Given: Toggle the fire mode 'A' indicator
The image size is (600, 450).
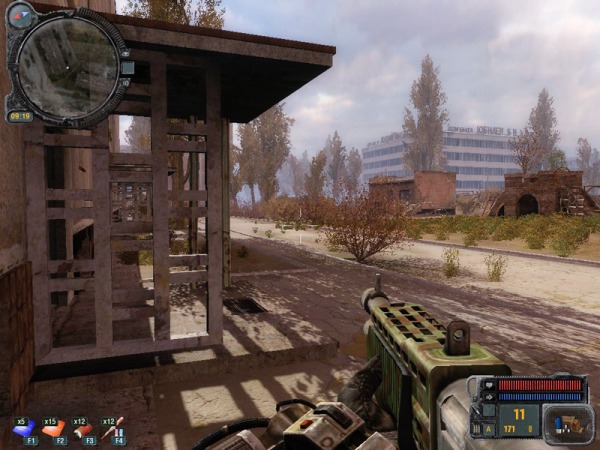Looking at the screenshot, I should coord(489,429).
